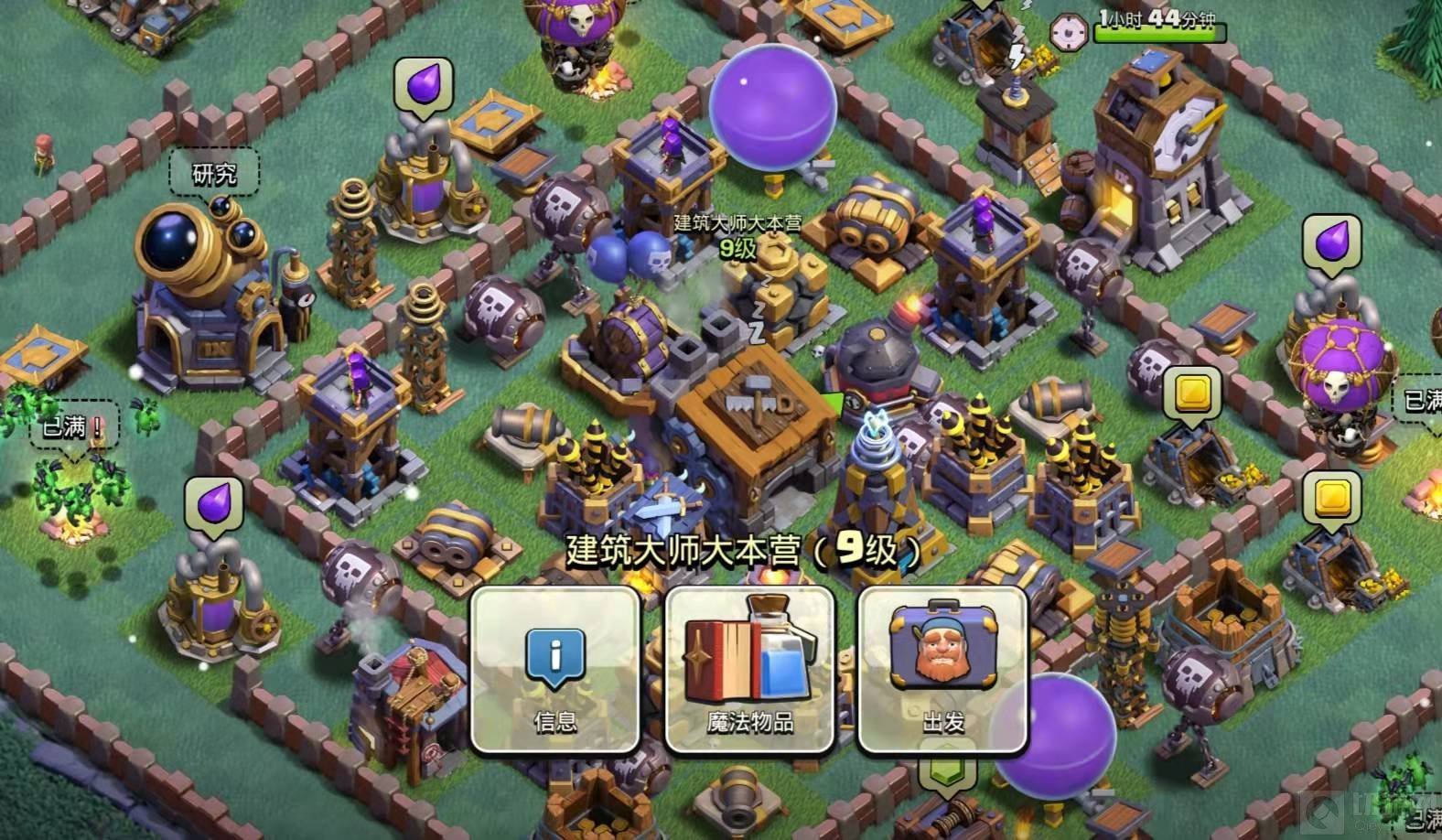The width and height of the screenshot is (1442, 840).
Task: Tap the 出发 button with builder portrait
Action: (x=942, y=669)
